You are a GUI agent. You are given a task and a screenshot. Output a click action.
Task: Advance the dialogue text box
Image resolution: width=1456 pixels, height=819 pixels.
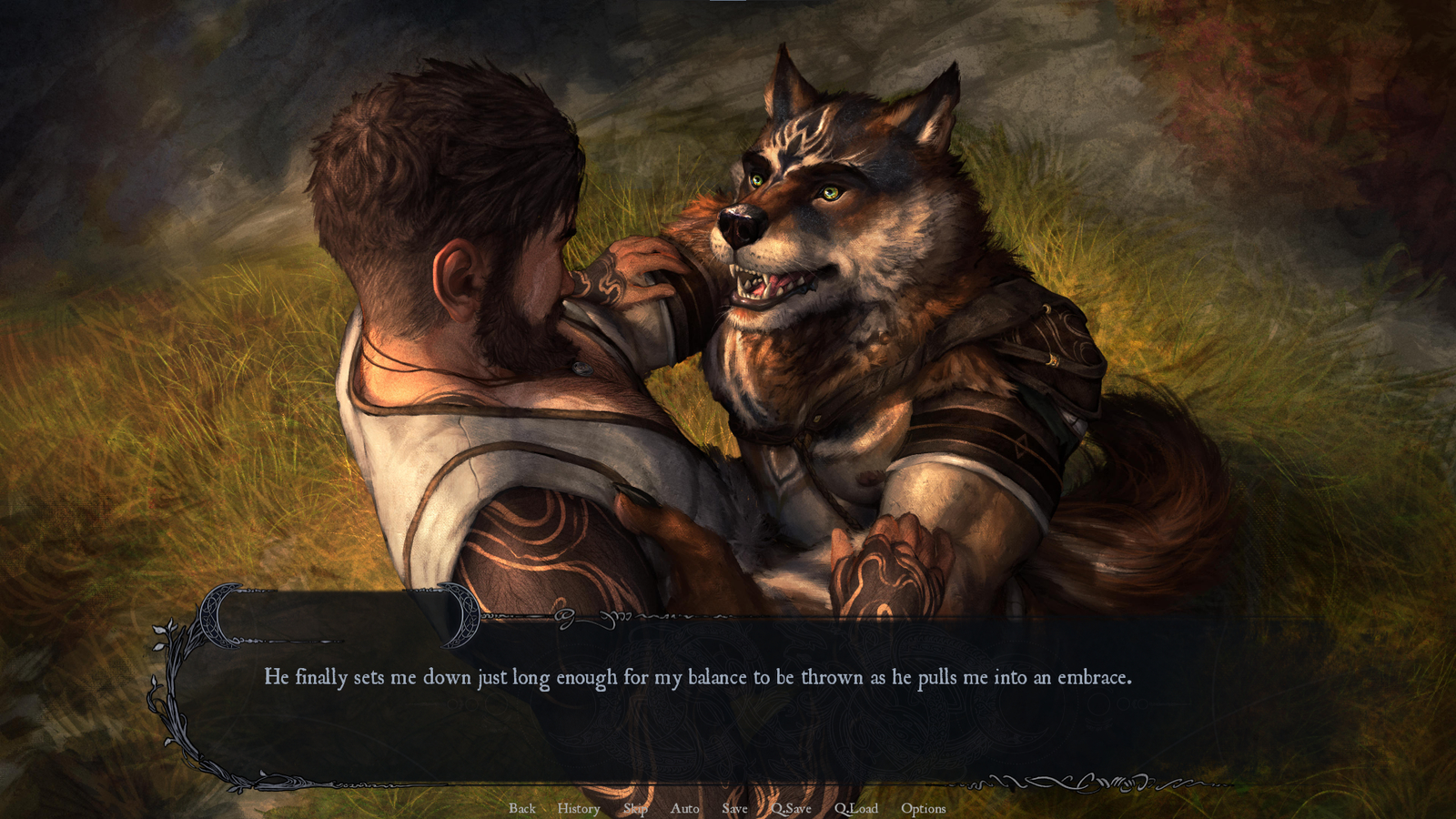697,701
